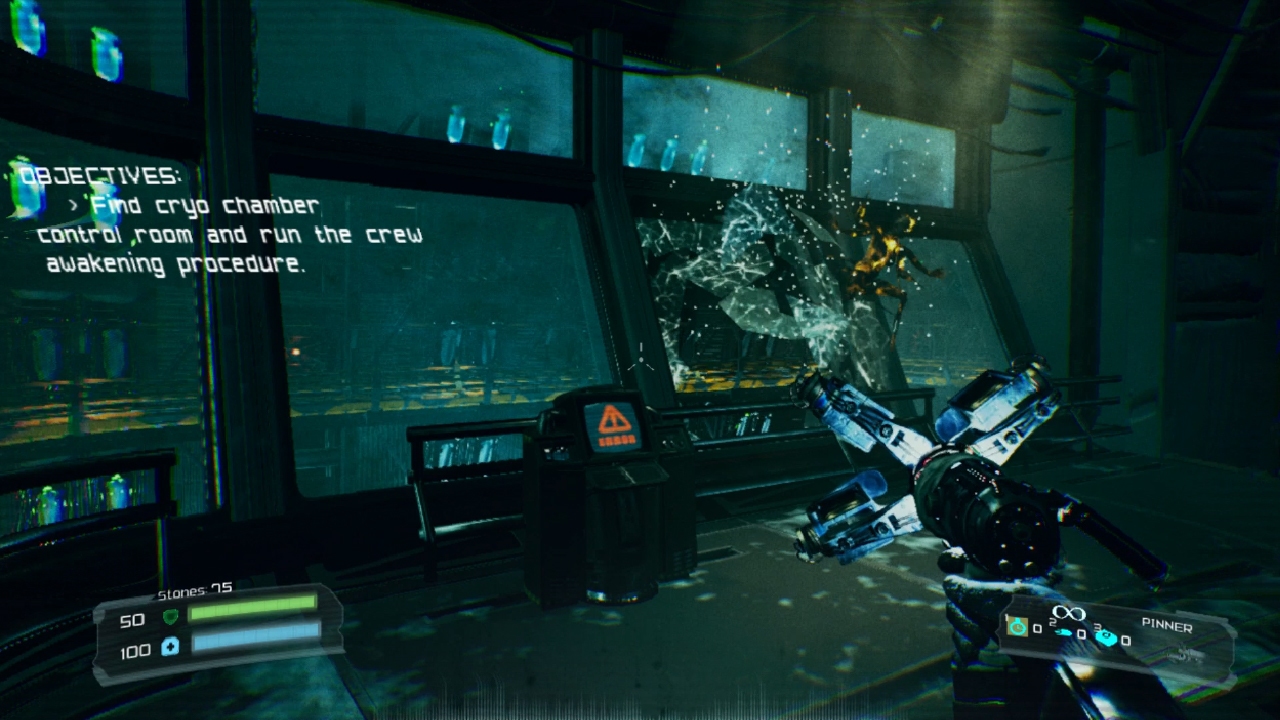Click the 'Find cryo chamber' objective text
Viewport: 1280px width, 720px height.
205,206
